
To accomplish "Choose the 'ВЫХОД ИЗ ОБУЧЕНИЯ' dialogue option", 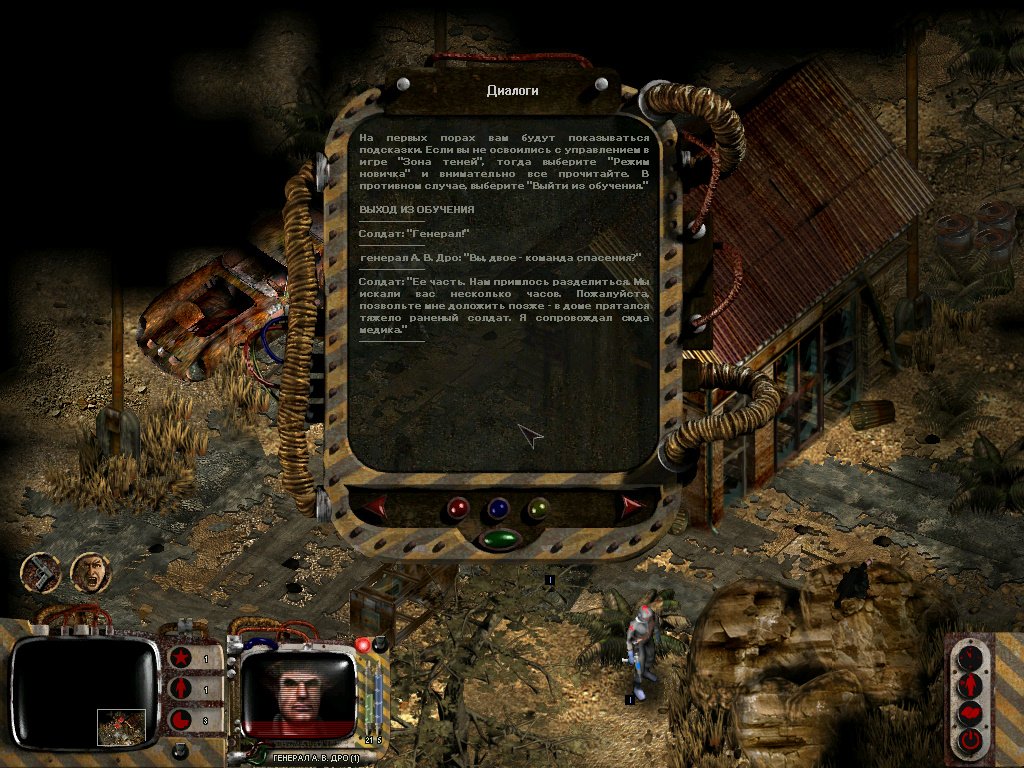I will 417,209.
